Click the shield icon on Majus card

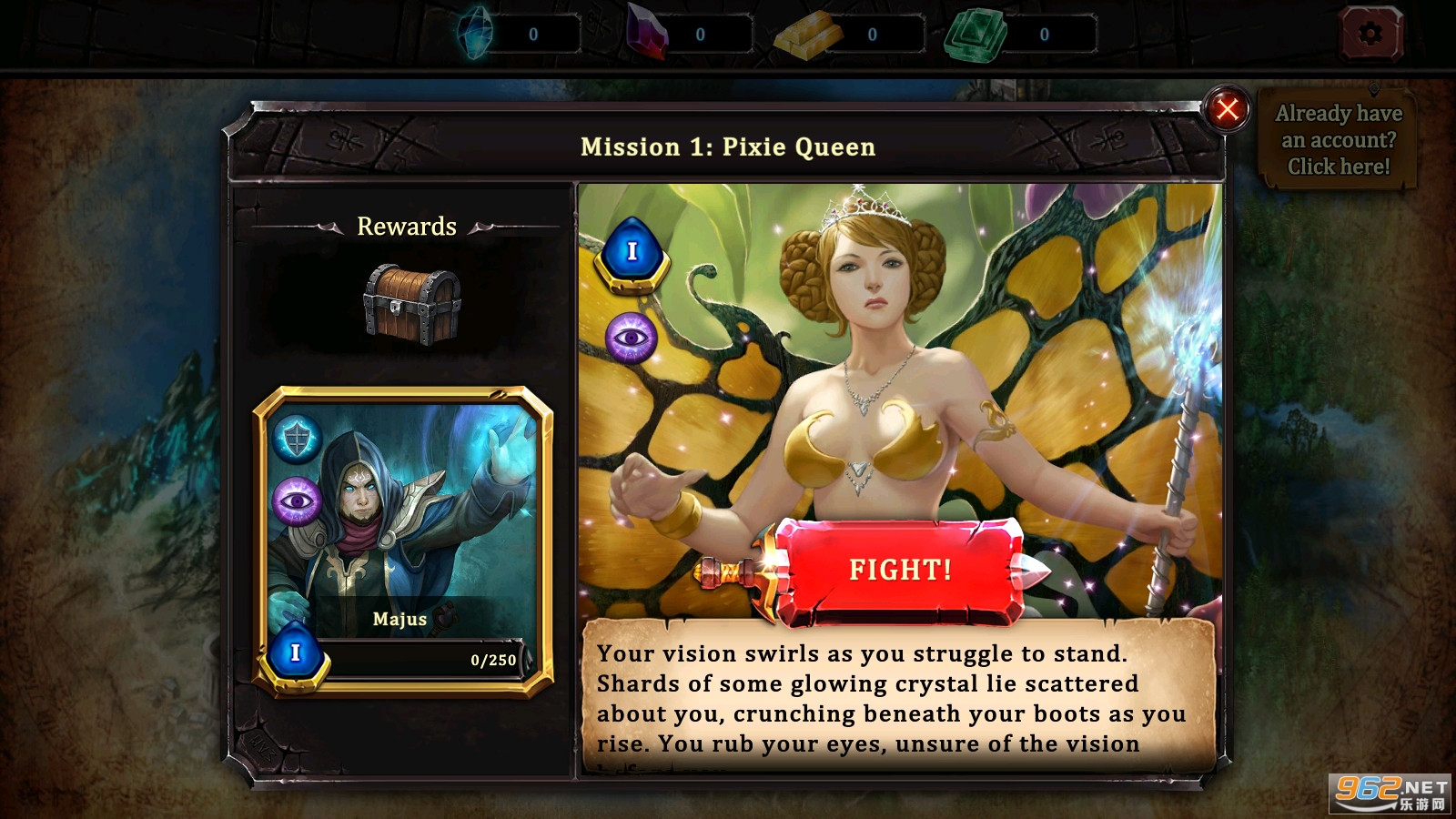(297, 440)
